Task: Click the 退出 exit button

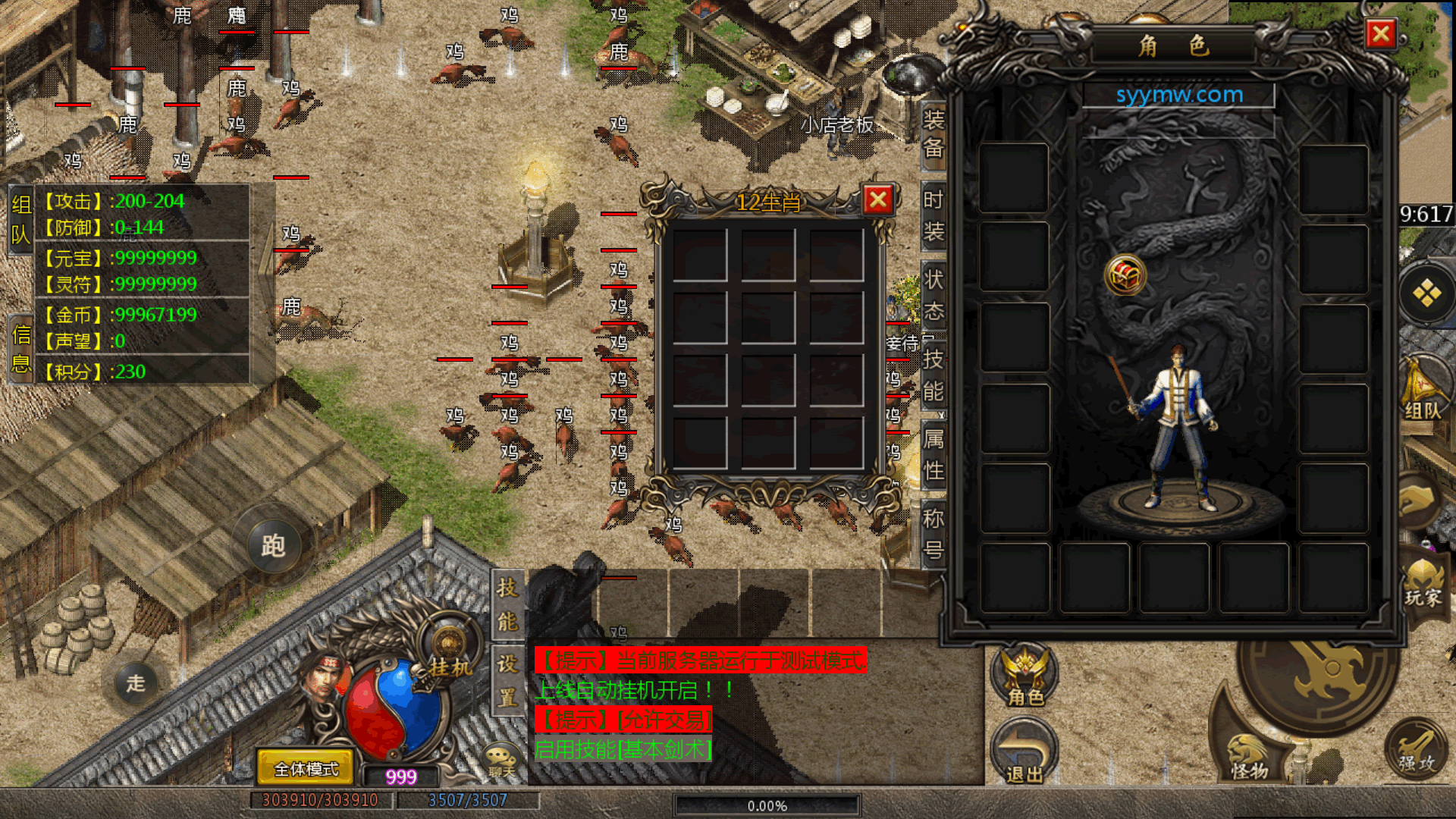Action: tap(1025, 752)
